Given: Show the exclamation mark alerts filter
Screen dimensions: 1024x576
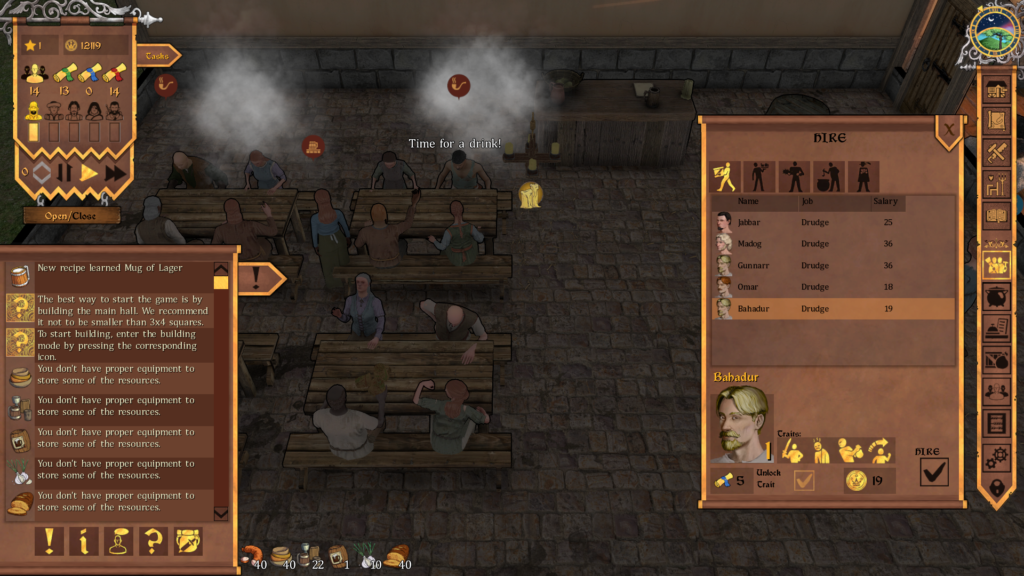Looking at the screenshot, I should pyautogui.click(x=49, y=541).
